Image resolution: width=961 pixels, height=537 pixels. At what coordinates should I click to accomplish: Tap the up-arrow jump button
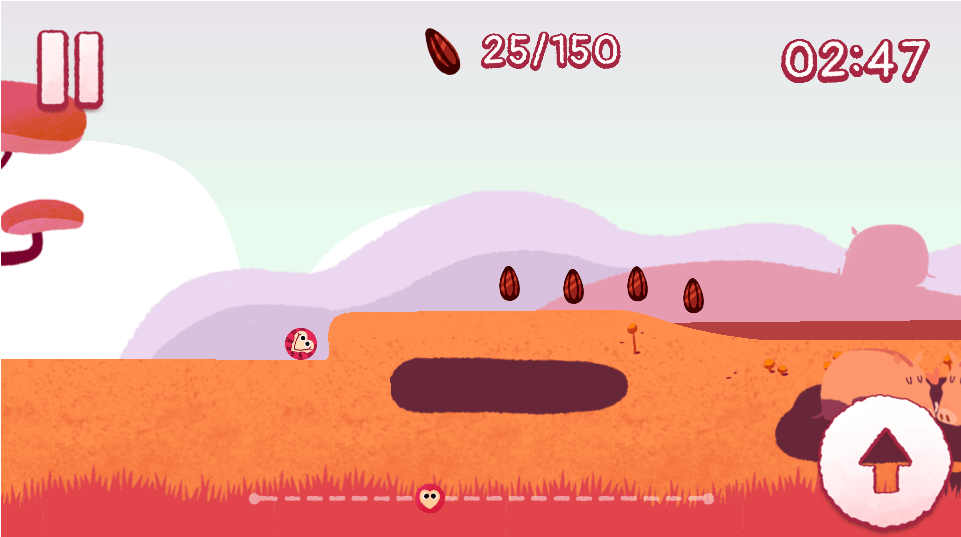(x=884, y=461)
